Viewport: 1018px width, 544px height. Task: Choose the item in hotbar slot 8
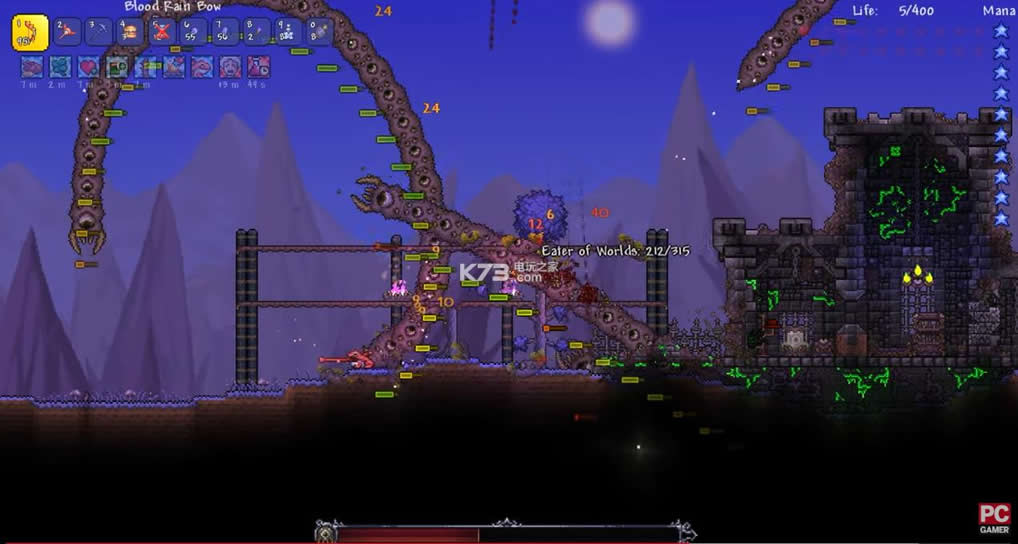pyautogui.click(x=257, y=32)
